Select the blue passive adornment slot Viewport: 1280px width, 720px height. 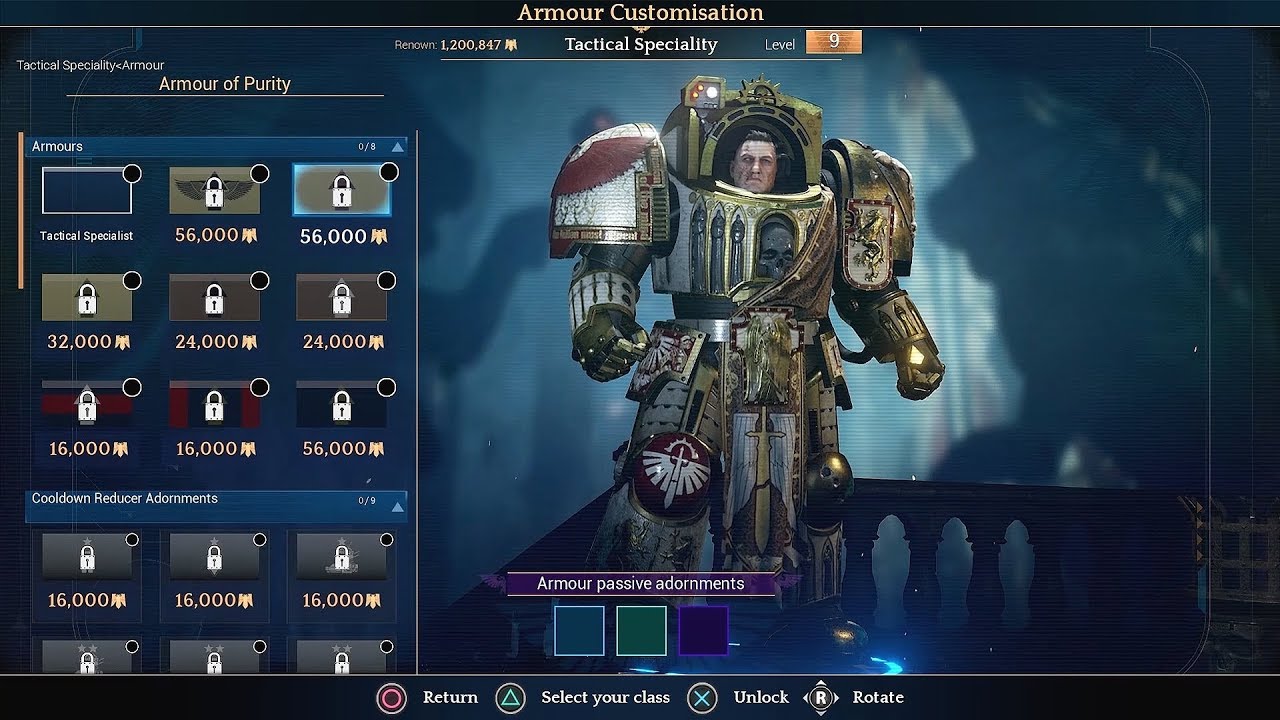click(x=580, y=631)
